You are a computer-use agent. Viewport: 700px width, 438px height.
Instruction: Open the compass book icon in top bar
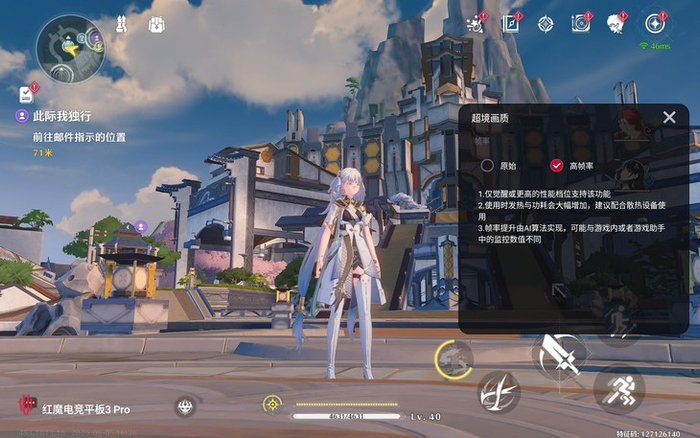coord(511,24)
